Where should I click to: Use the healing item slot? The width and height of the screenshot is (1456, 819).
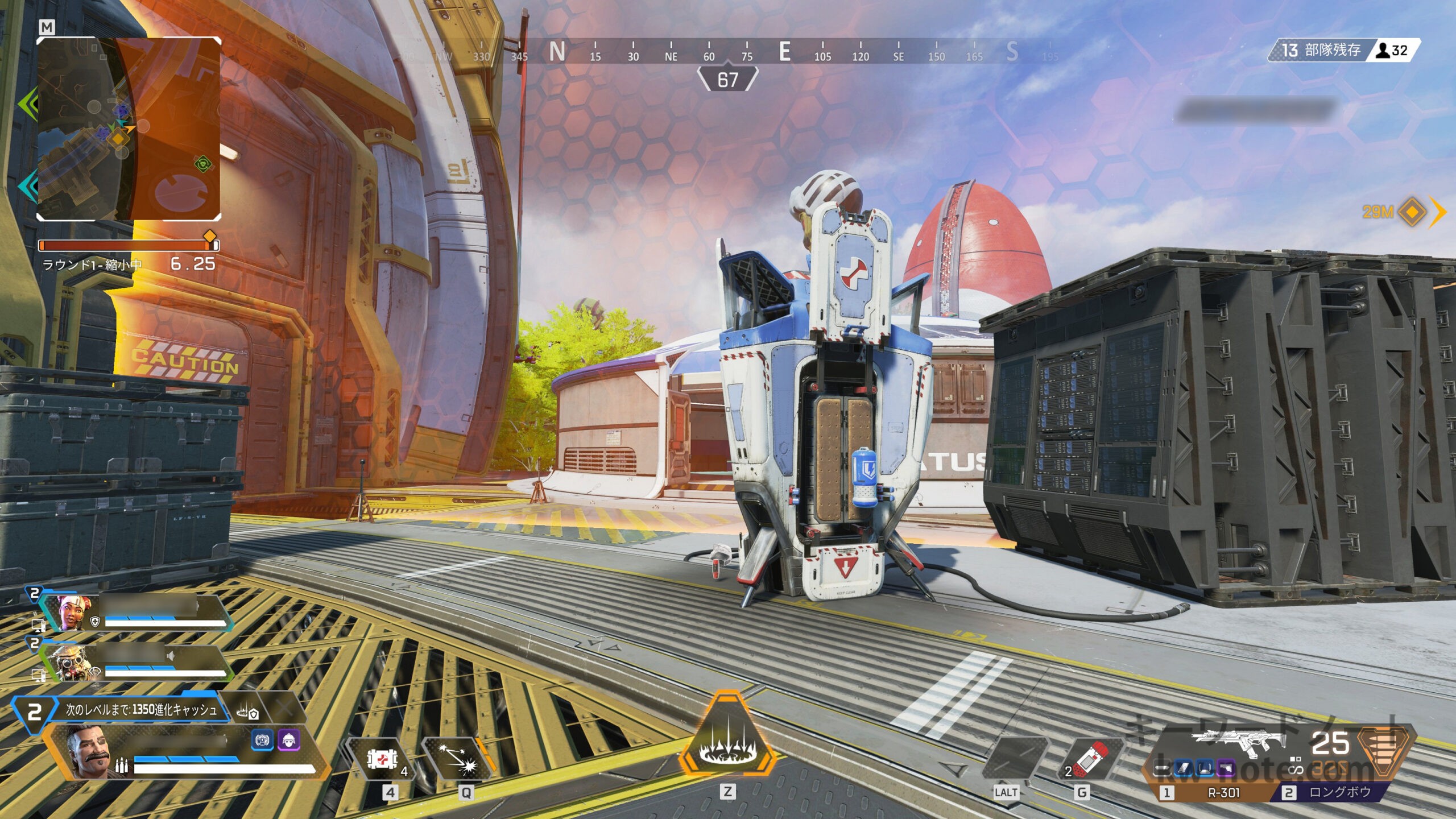(383, 760)
